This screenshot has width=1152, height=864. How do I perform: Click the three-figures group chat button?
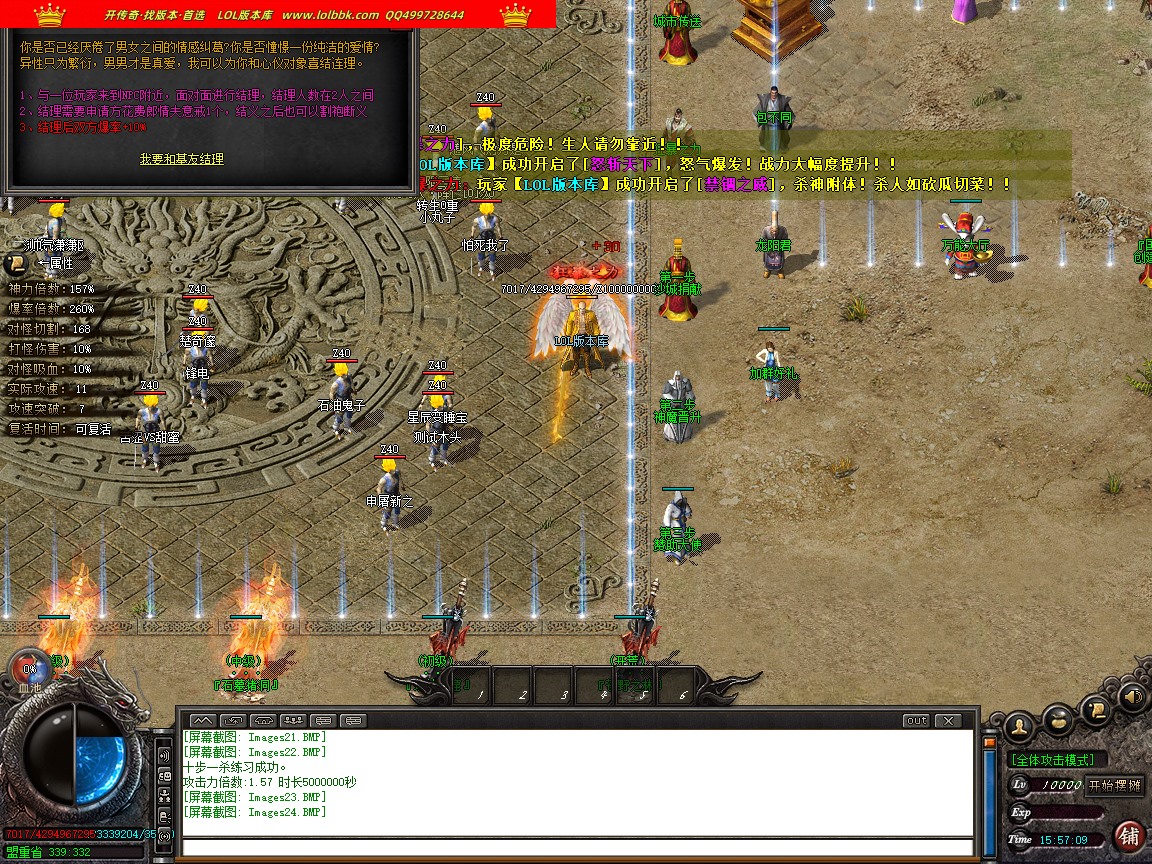293,720
